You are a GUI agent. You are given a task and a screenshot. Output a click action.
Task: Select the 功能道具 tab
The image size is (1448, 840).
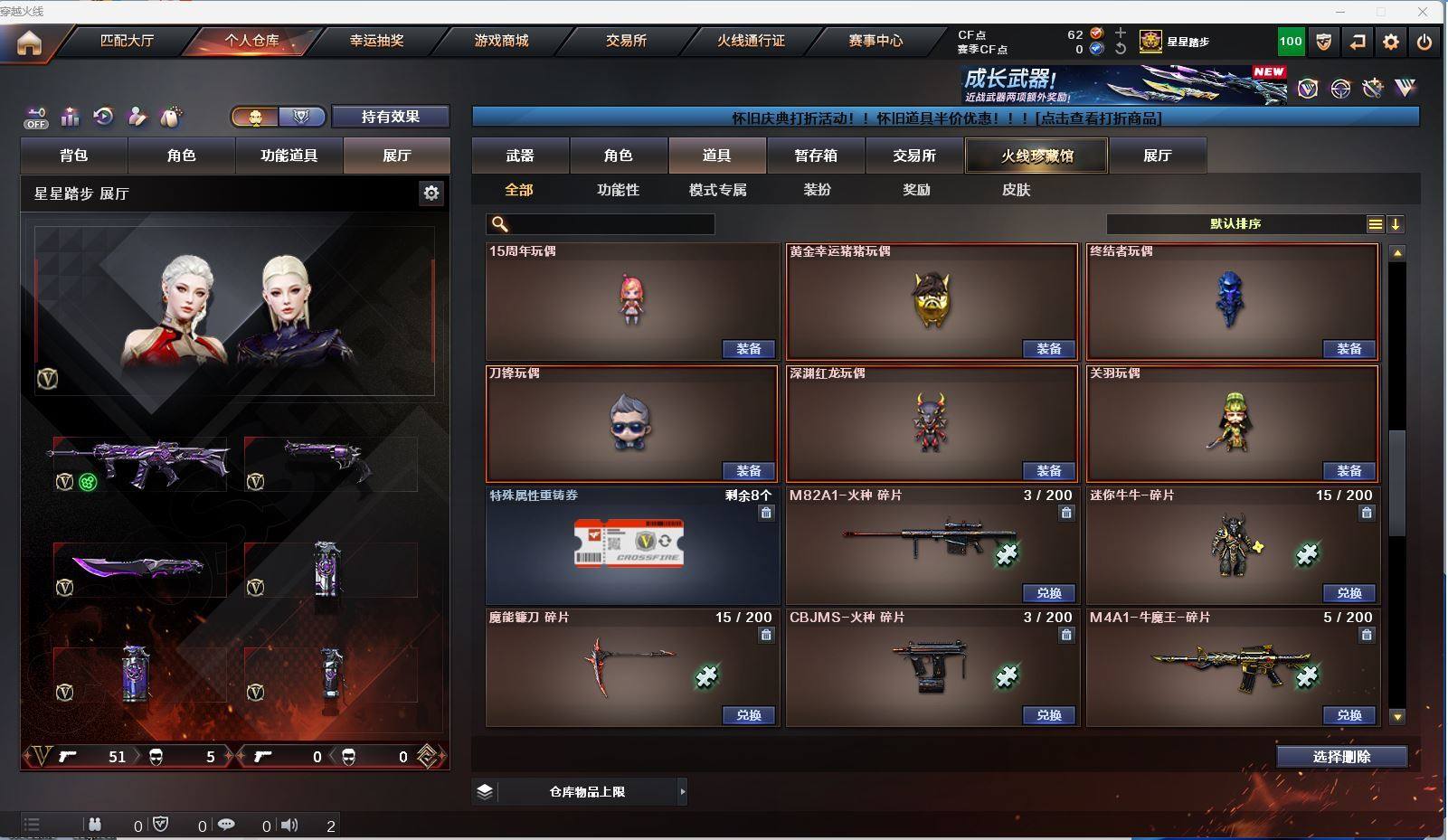[x=289, y=156]
